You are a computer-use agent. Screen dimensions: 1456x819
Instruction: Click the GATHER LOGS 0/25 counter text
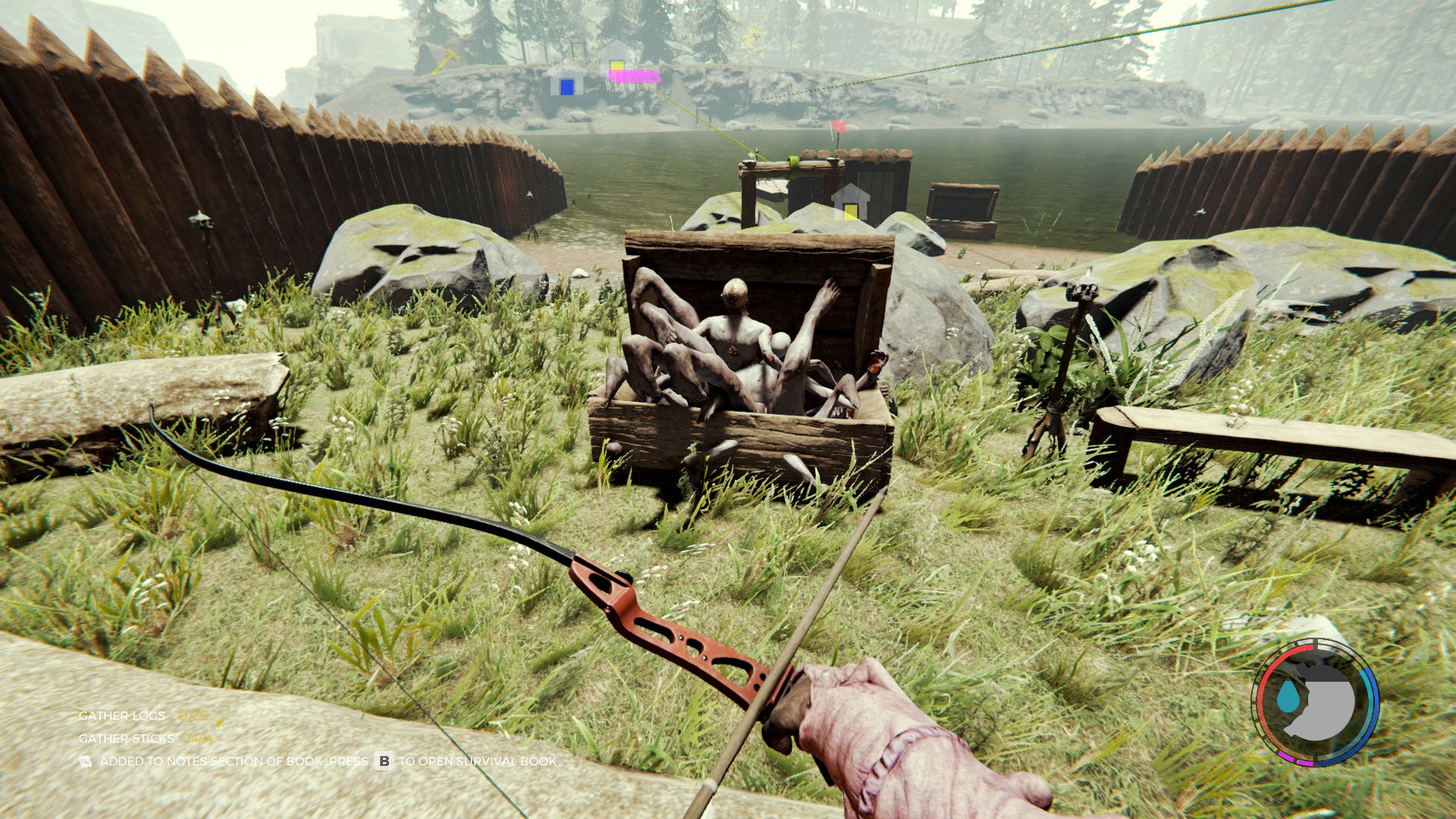(x=193, y=716)
